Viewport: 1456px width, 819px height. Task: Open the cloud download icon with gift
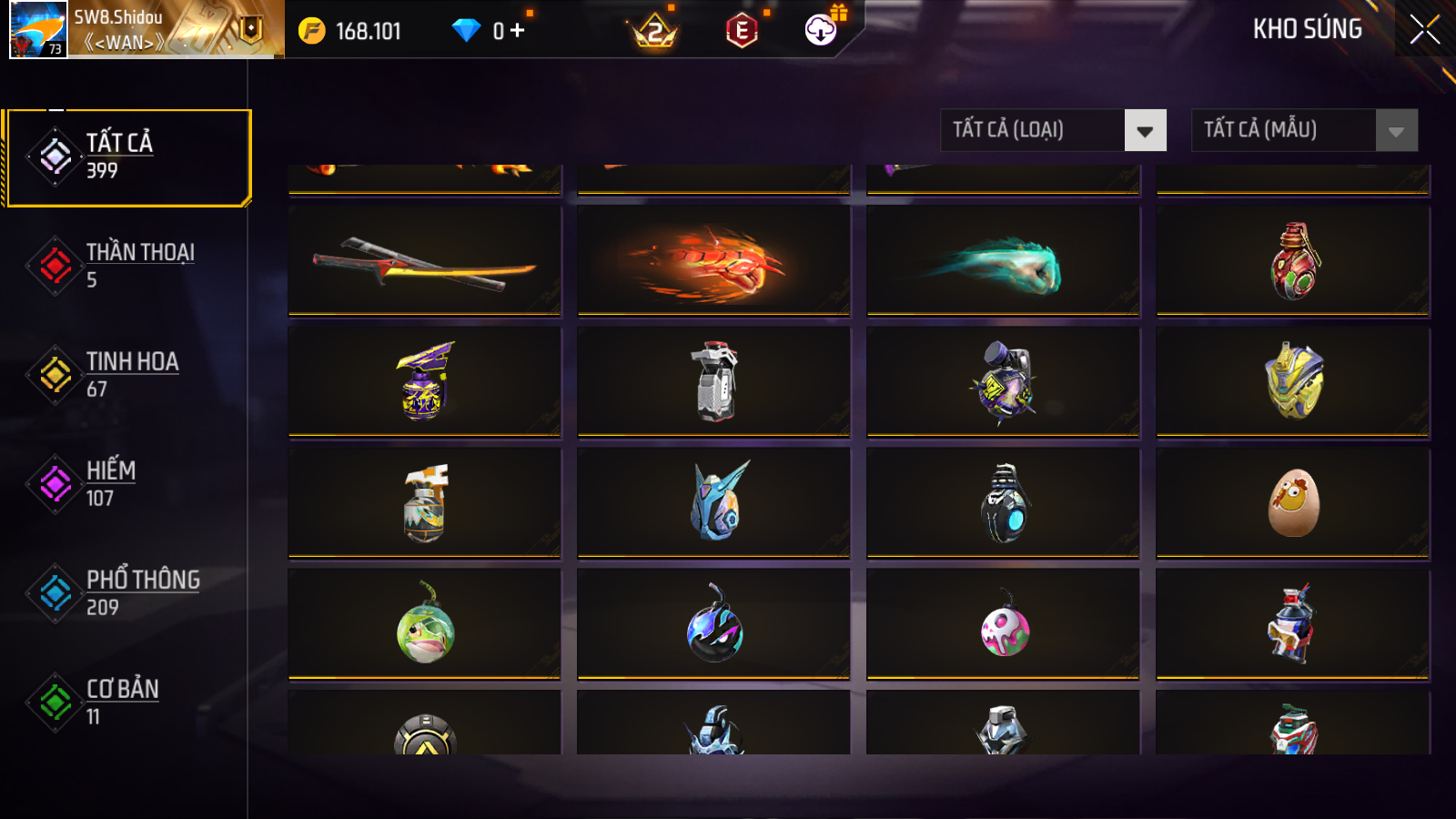click(x=821, y=30)
